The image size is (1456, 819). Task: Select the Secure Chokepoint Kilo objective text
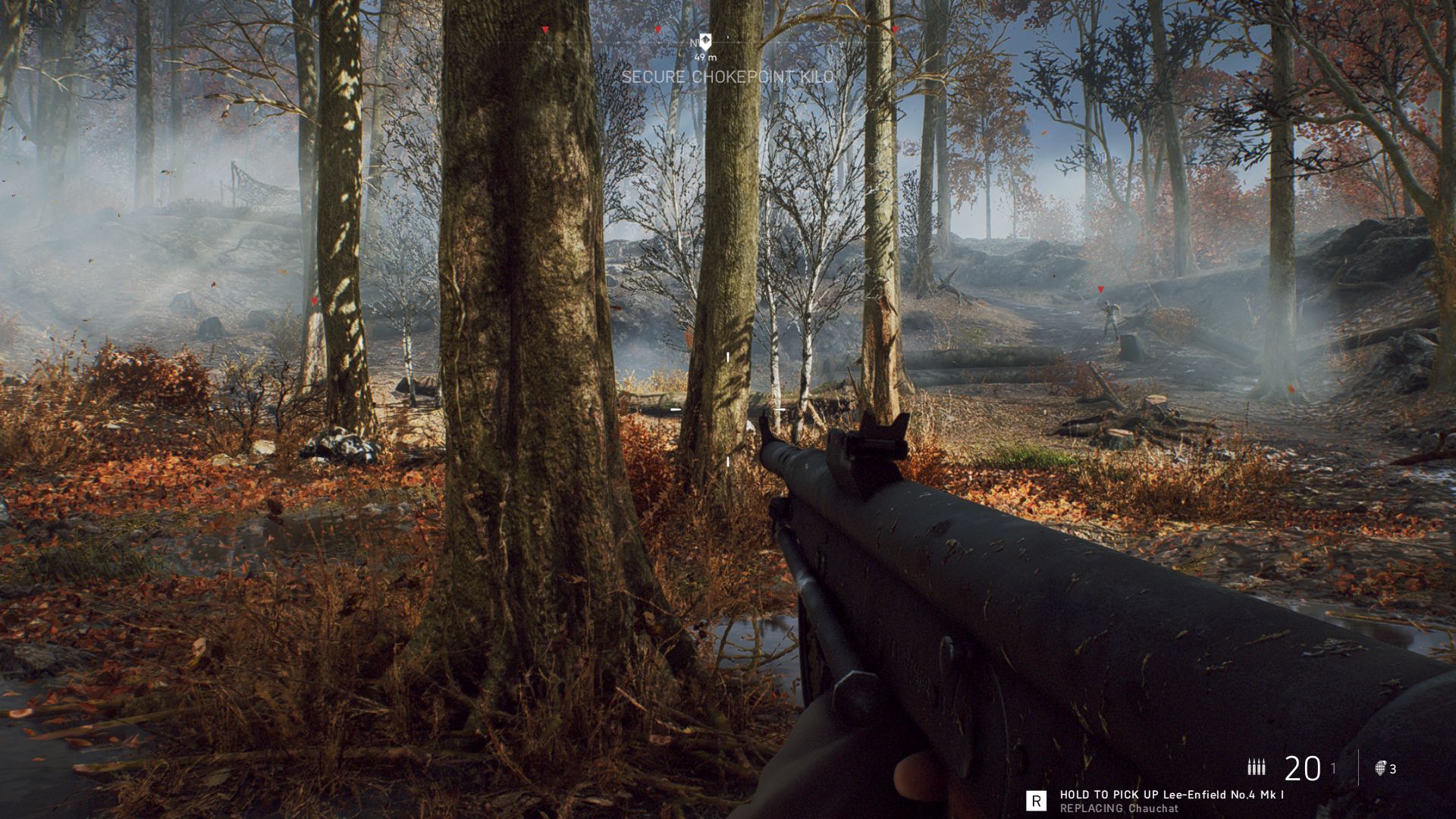tap(727, 77)
